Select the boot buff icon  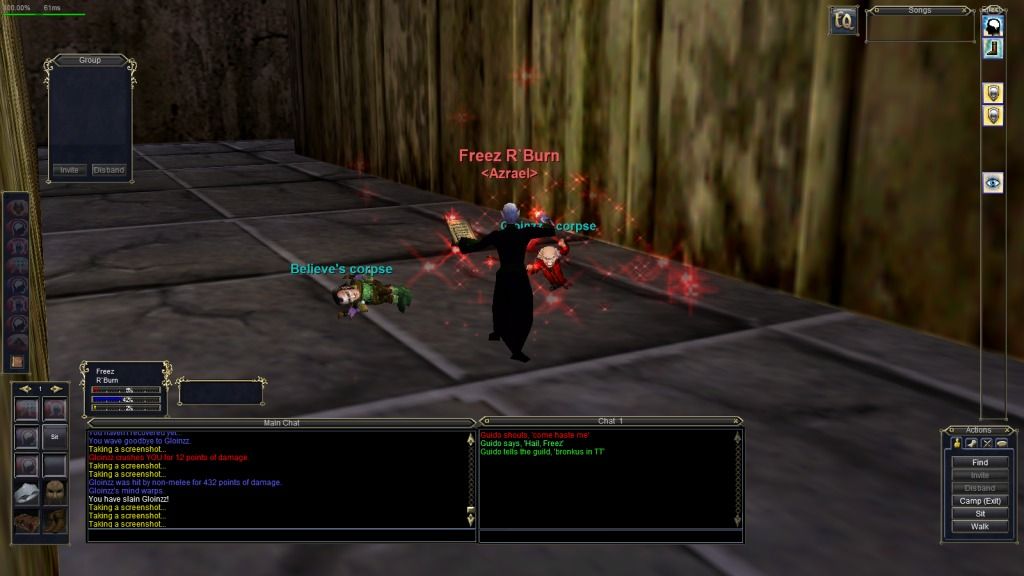pos(993,48)
